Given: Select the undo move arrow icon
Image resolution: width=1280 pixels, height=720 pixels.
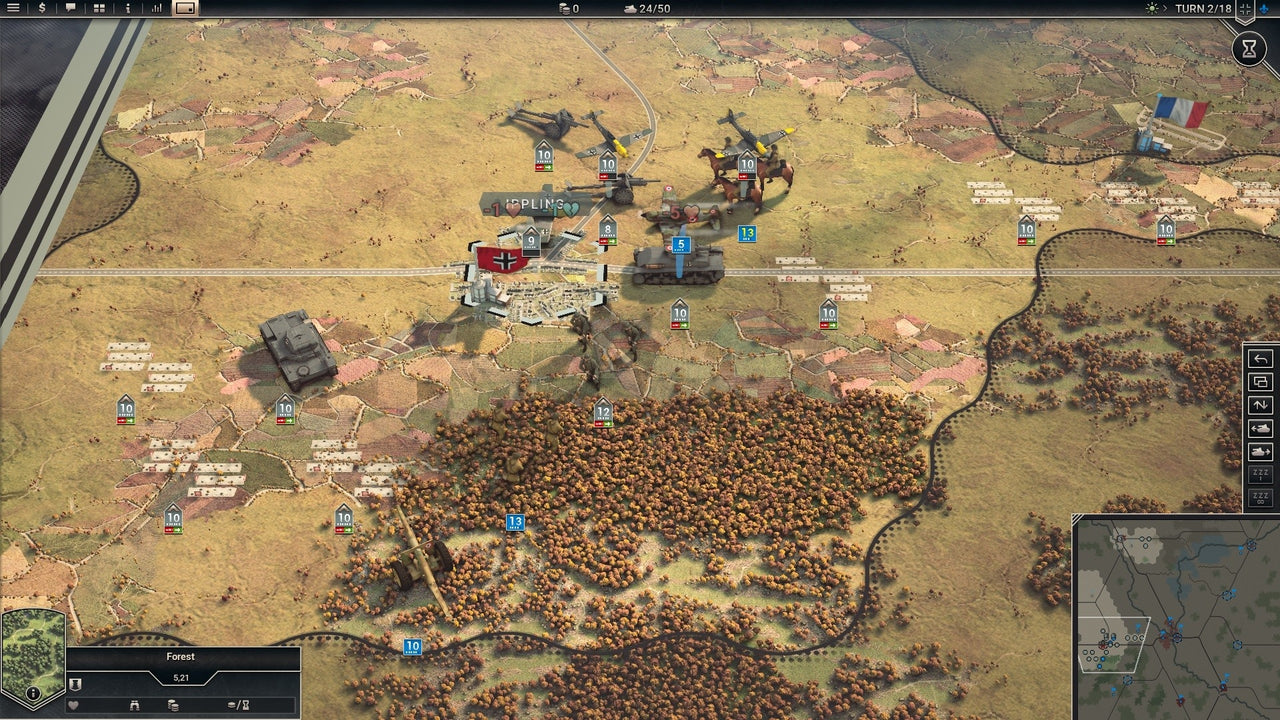Looking at the screenshot, I should (1259, 358).
